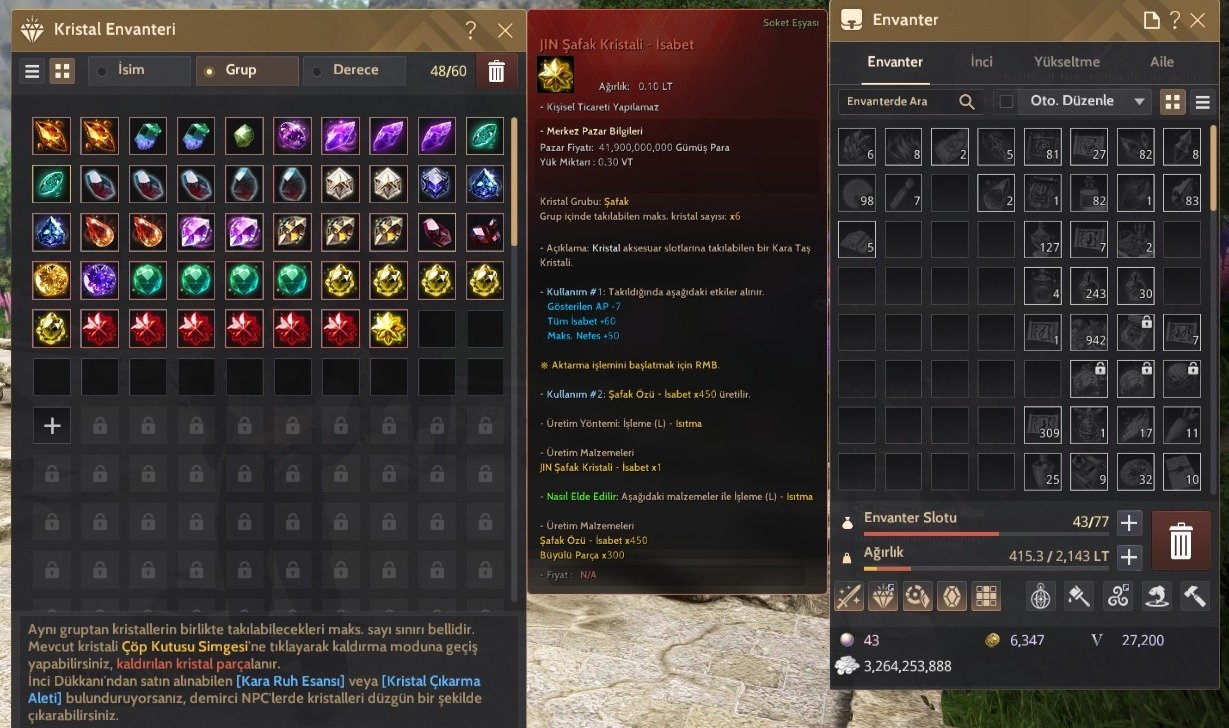Click the crystal inventory trash can icon

(x=496, y=71)
